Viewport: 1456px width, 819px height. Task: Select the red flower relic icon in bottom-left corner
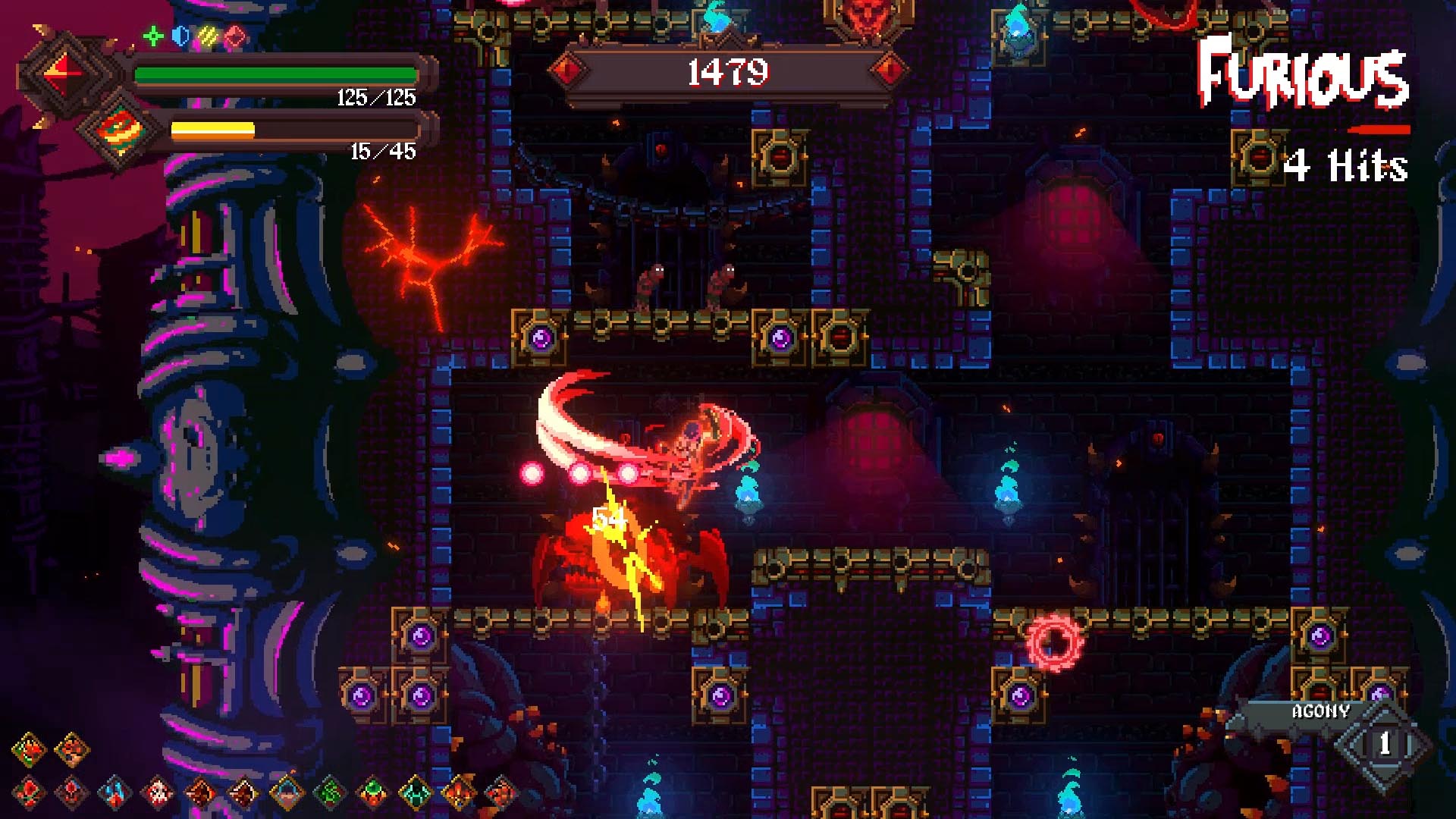pos(27,748)
